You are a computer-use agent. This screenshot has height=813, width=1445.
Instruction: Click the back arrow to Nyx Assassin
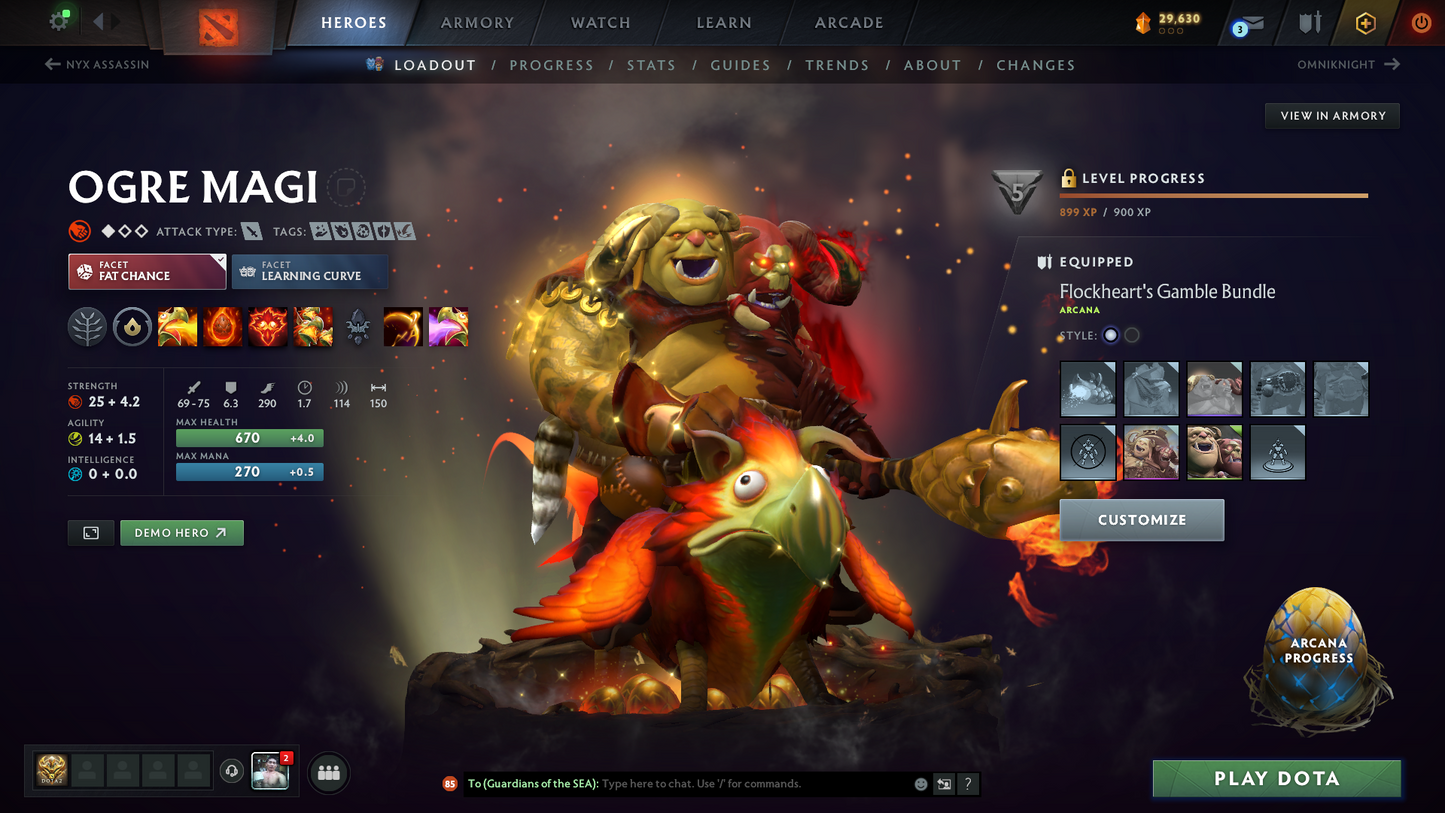pos(51,64)
